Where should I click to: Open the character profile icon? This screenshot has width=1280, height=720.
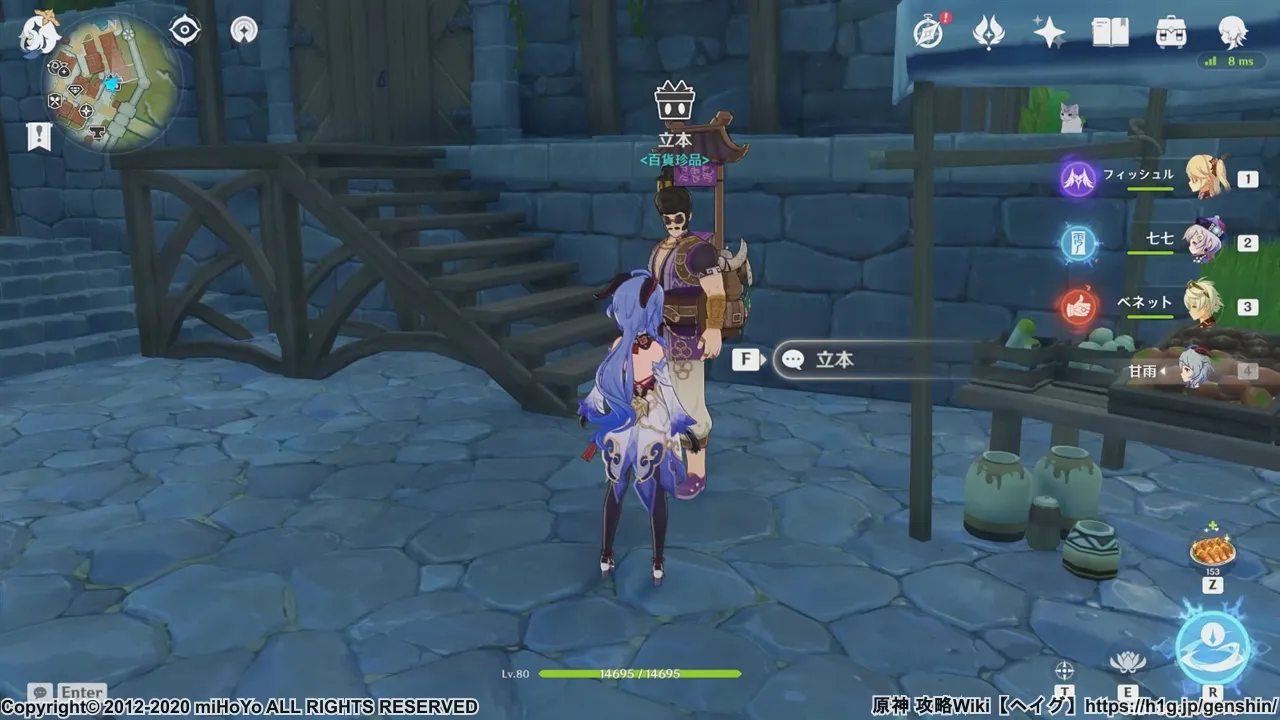click(1232, 32)
